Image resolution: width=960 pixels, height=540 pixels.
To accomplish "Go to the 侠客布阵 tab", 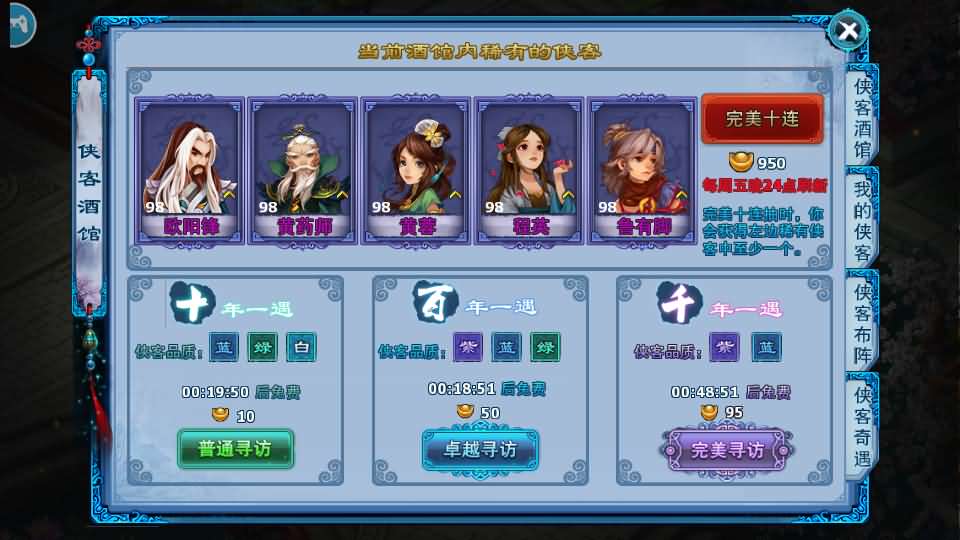I will [862, 323].
